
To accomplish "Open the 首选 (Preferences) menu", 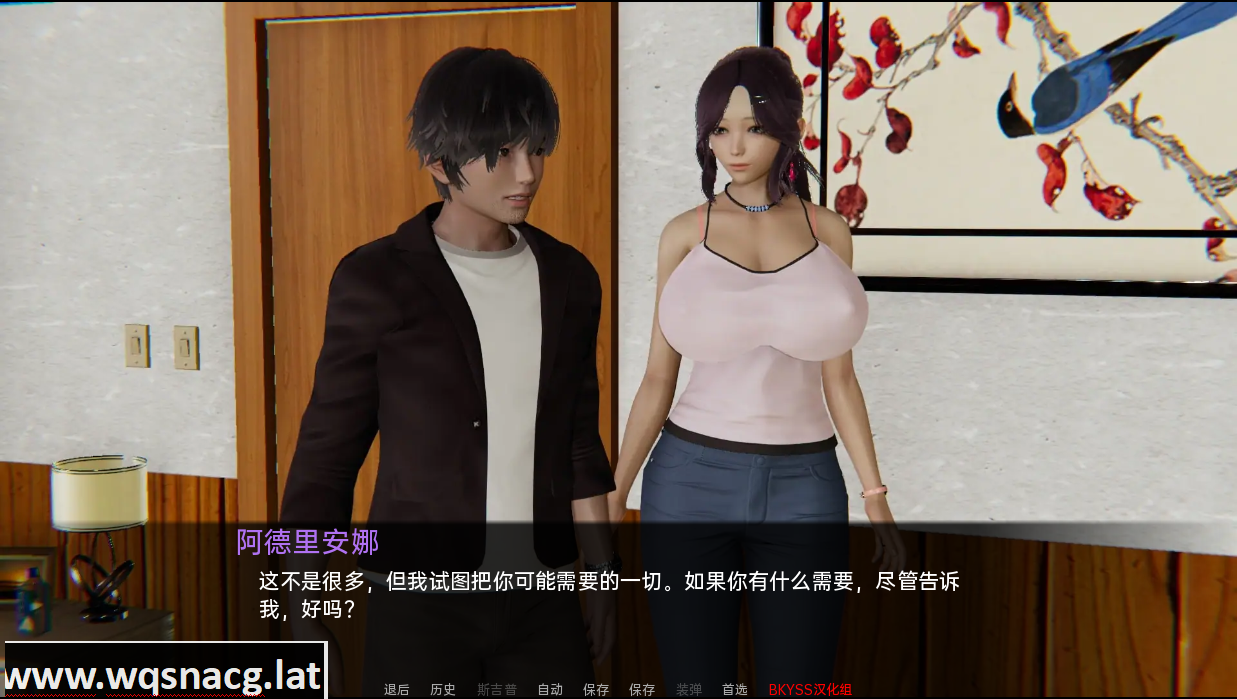I will click(734, 689).
